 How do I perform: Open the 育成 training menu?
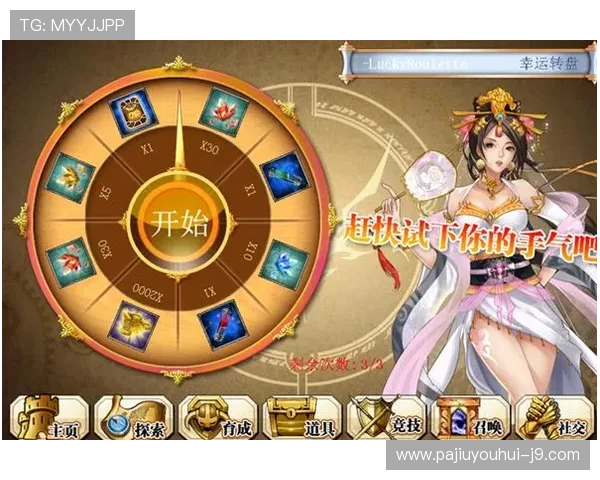(x=218, y=418)
